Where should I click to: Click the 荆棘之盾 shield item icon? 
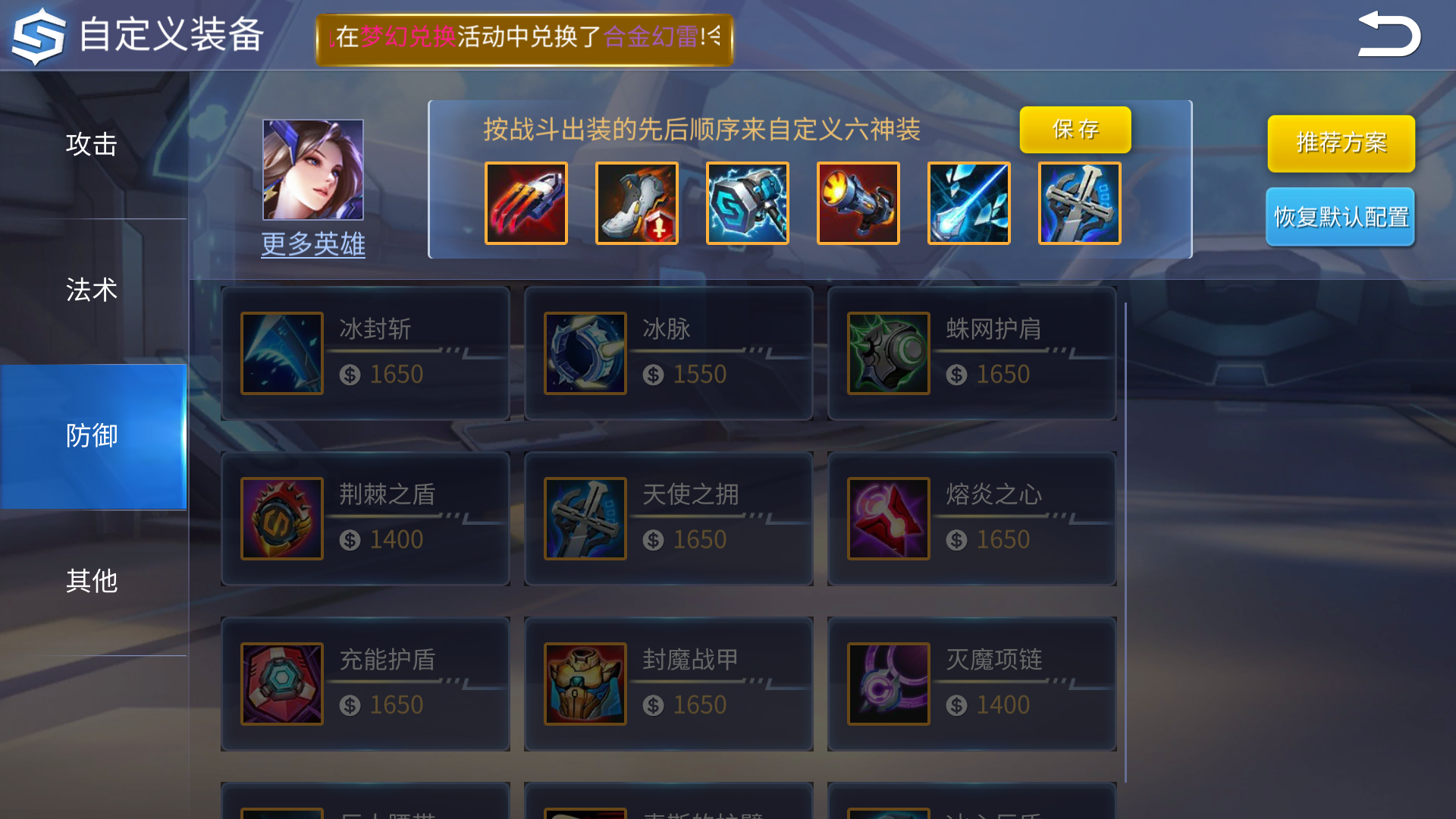pos(281,518)
